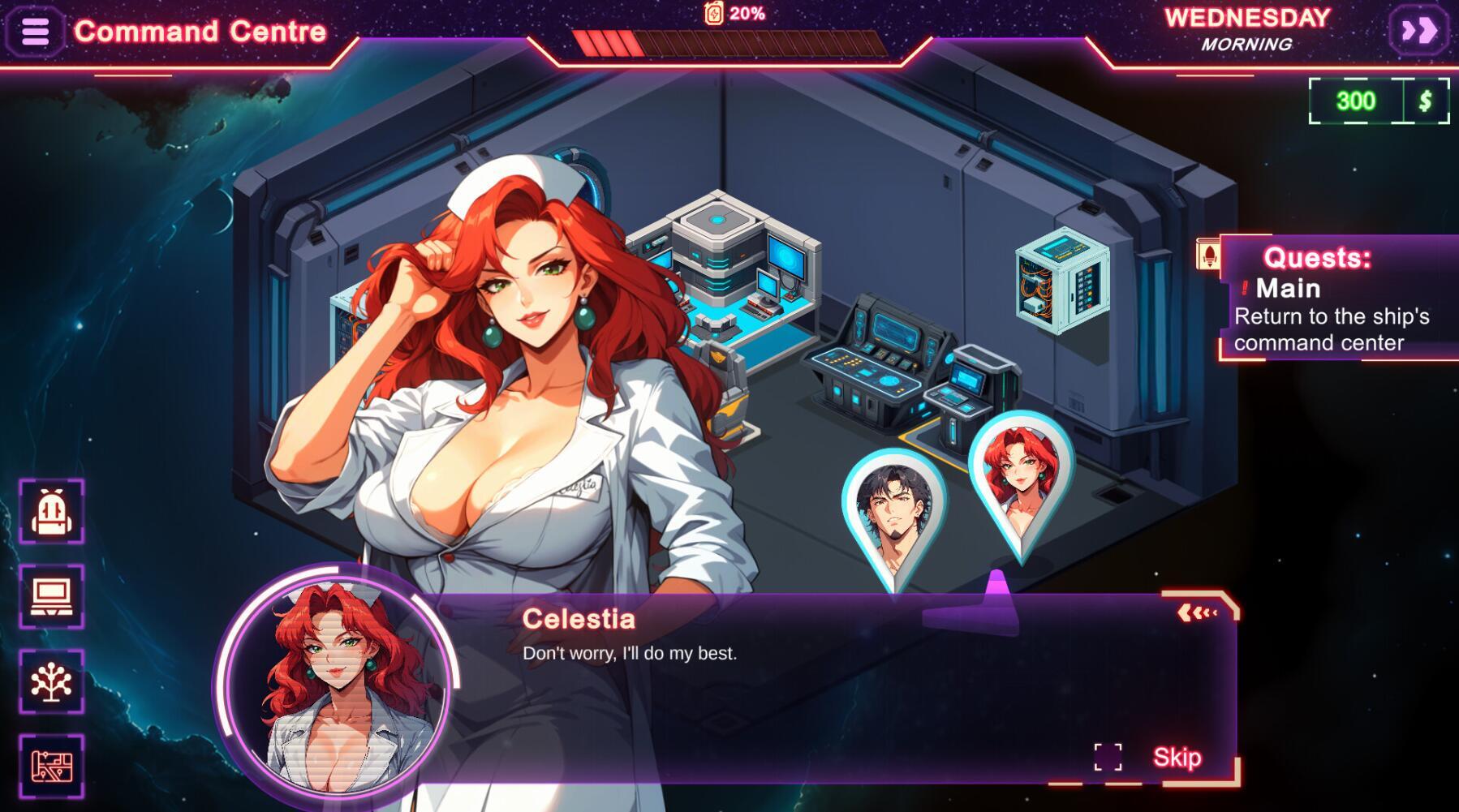Click the dollar currency icon
Viewport: 1459px width, 812px height.
(x=1425, y=101)
